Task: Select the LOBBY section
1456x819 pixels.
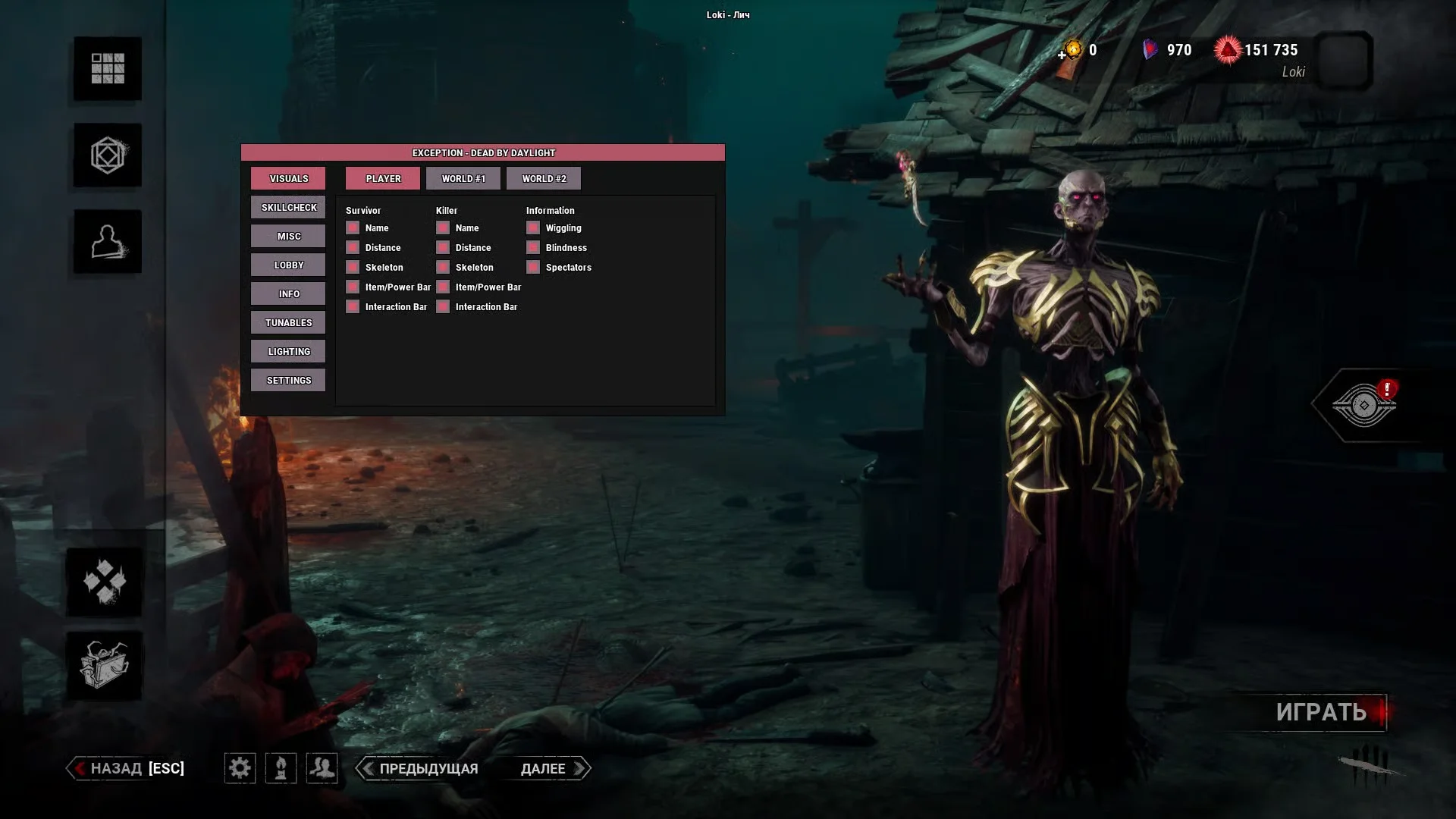Action: [x=288, y=265]
